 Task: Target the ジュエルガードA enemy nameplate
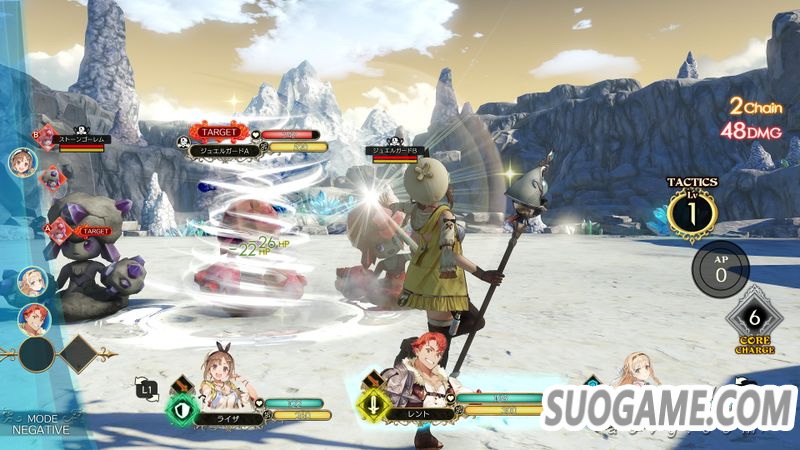click(x=233, y=150)
